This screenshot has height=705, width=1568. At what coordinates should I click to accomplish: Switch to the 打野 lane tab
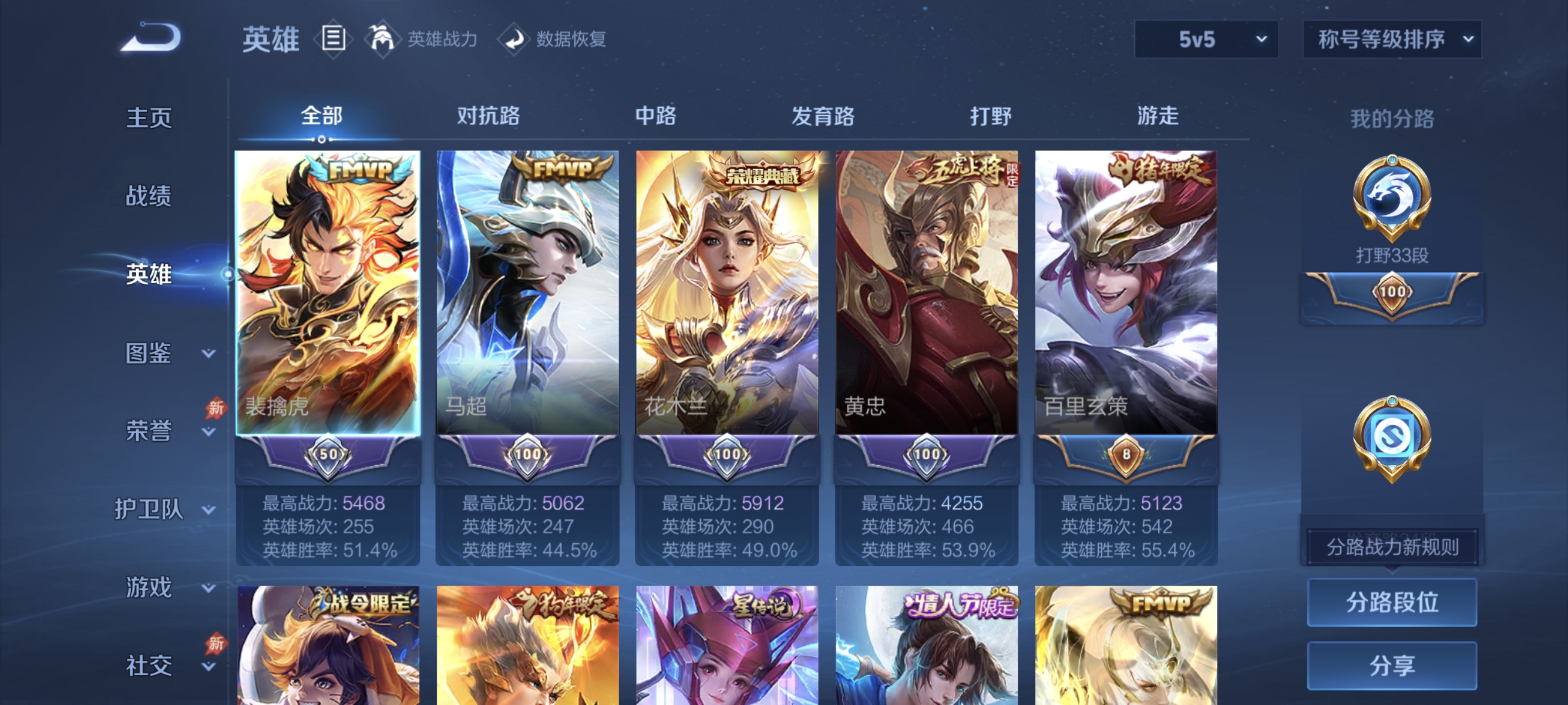coord(992,117)
